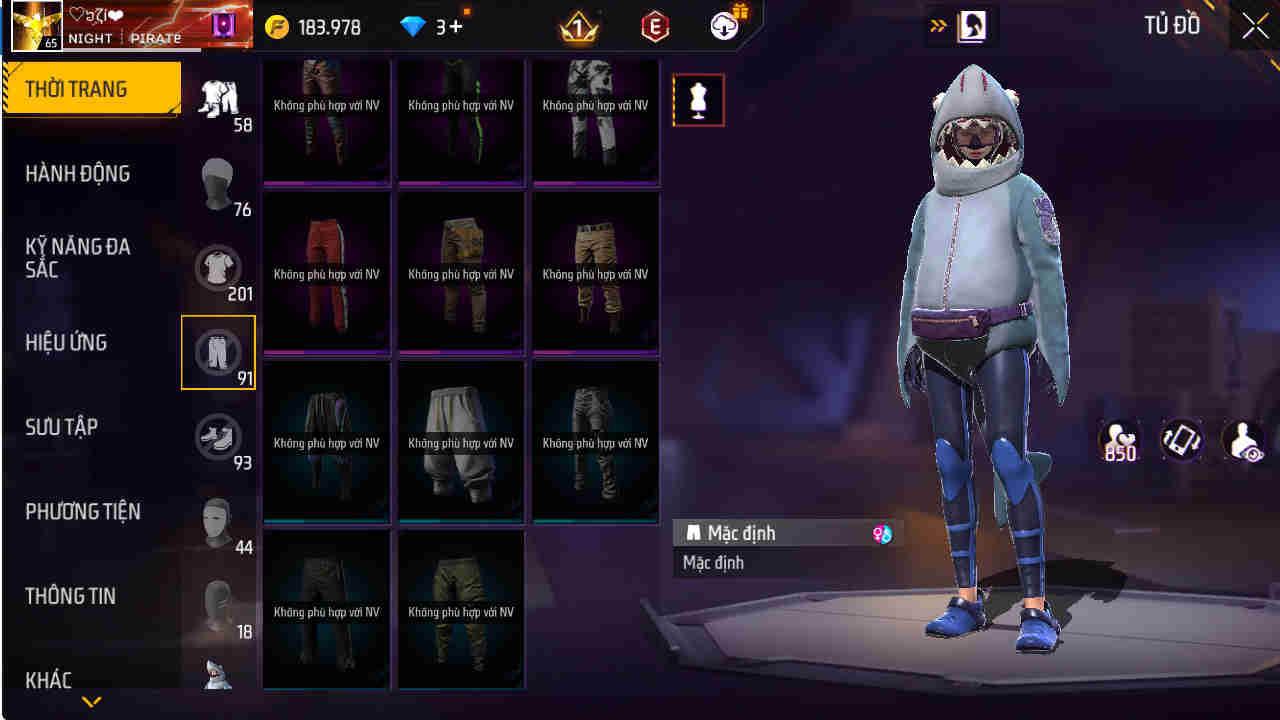Open the Elite 'E' badge icon
Screen dimensions: 1280x720
pyautogui.click(x=653, y=26)
